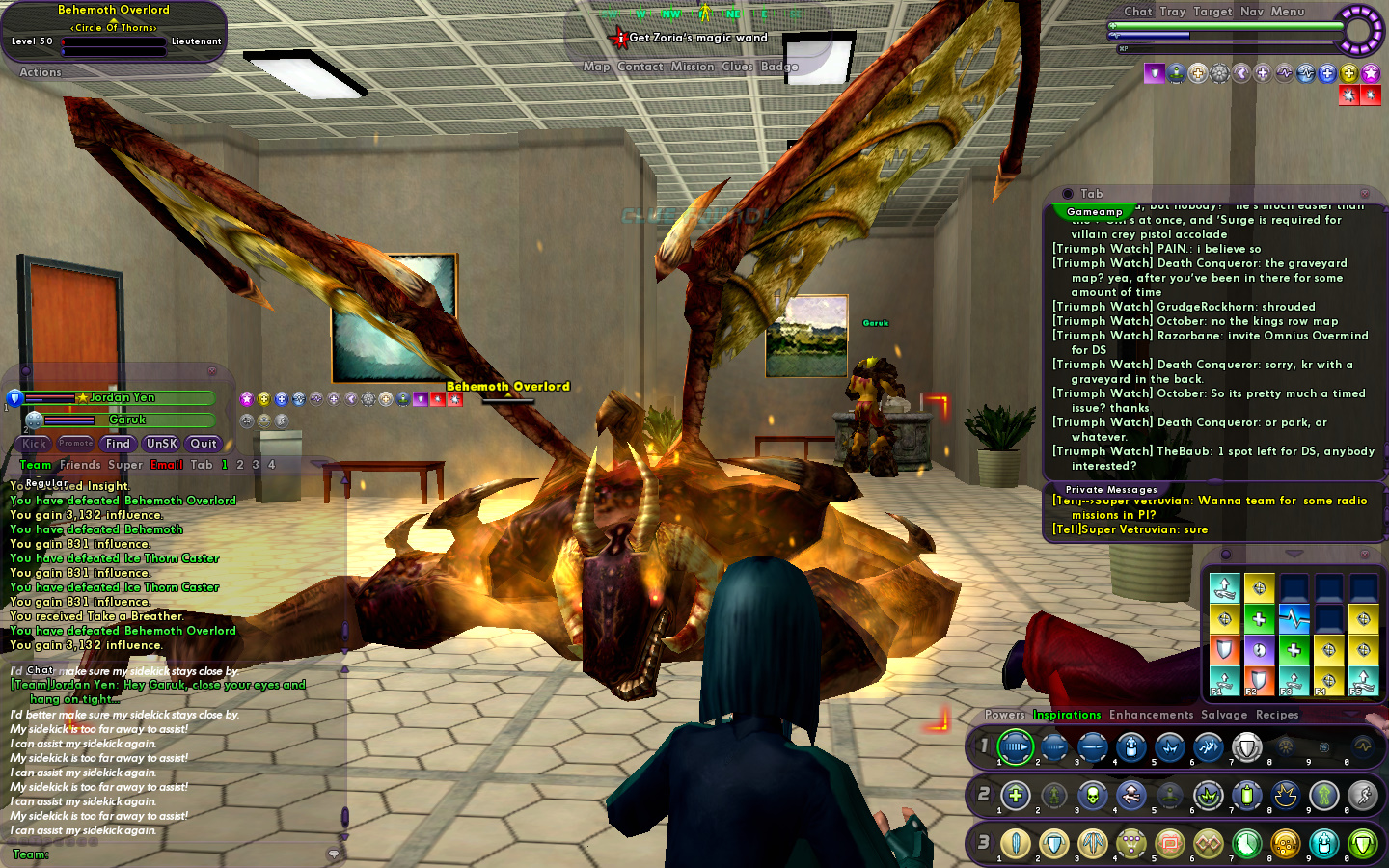Switch to the Friends chat tab
The height and width of the screenshot is (868, 1389).
pyautogui.click(x=80, y=465)
